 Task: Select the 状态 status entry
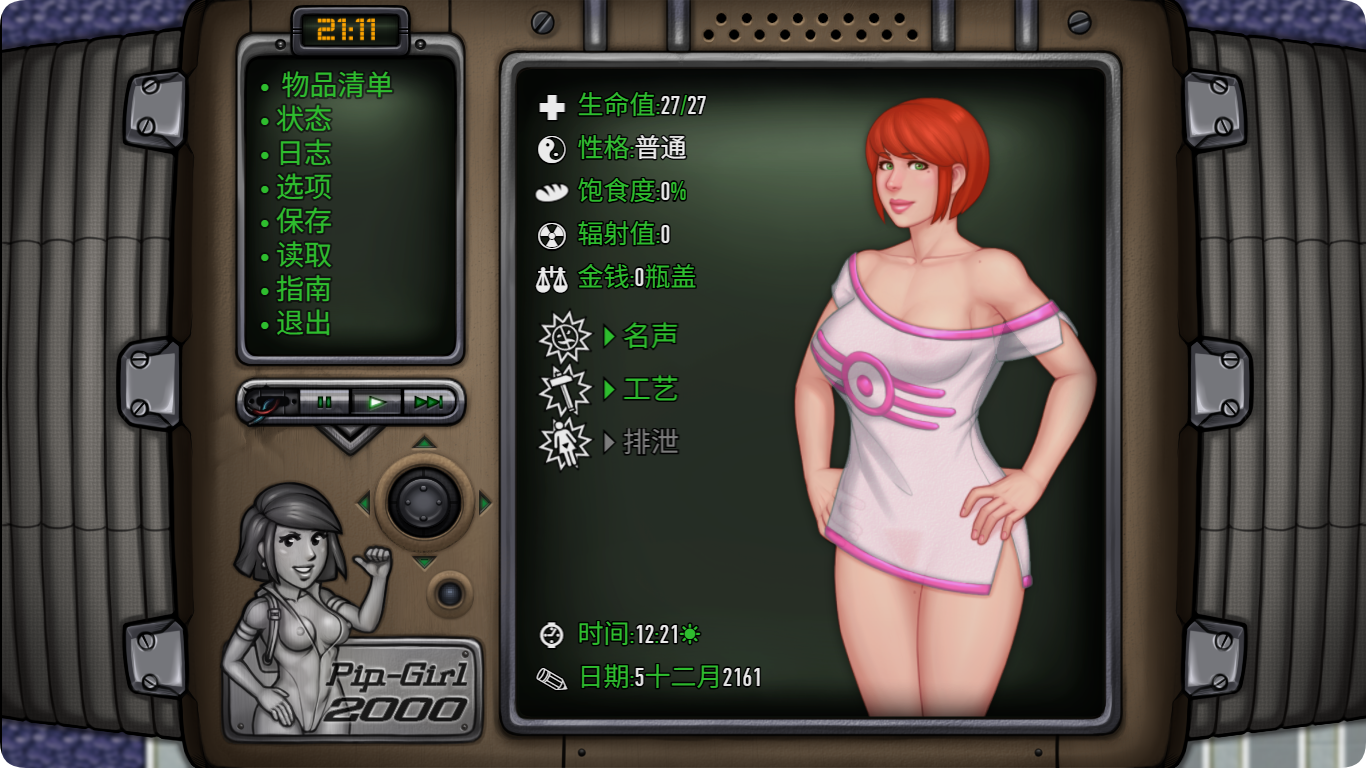point(303,120)
